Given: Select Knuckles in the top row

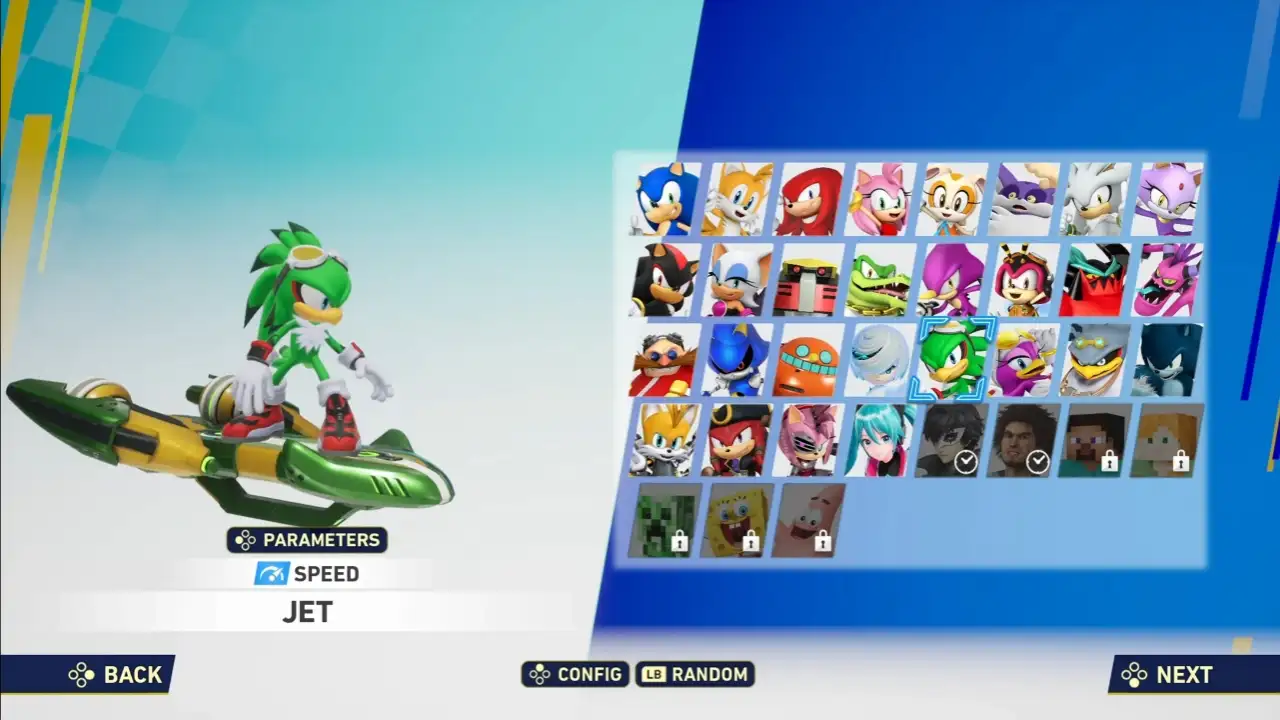Looking at the screenshot, I should click(806, 200).
